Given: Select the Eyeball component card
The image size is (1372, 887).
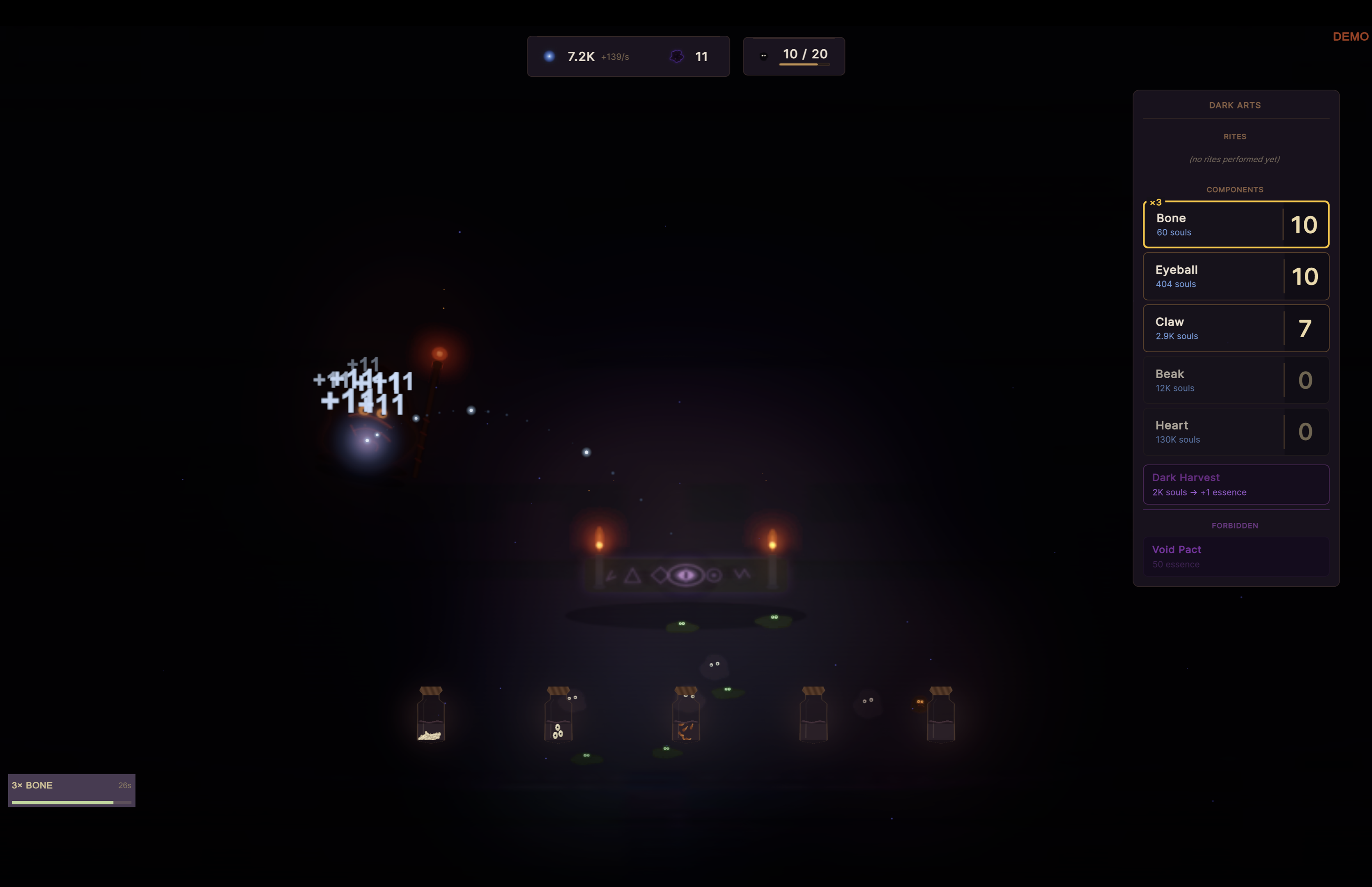Looking at the screenshot, I should pos(1236,276).
